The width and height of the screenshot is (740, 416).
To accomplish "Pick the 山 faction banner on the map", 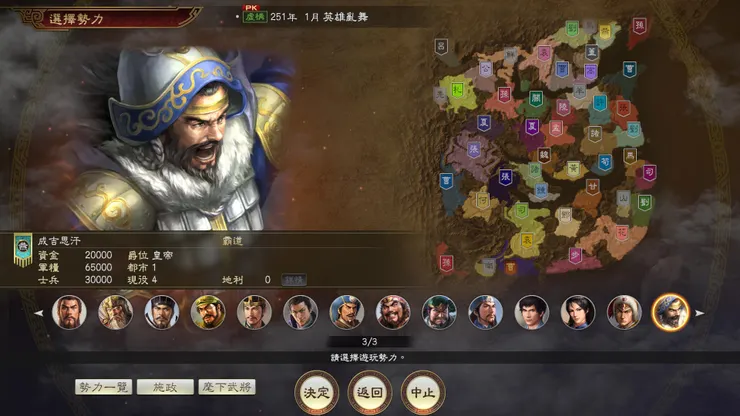I will [623, 199].
